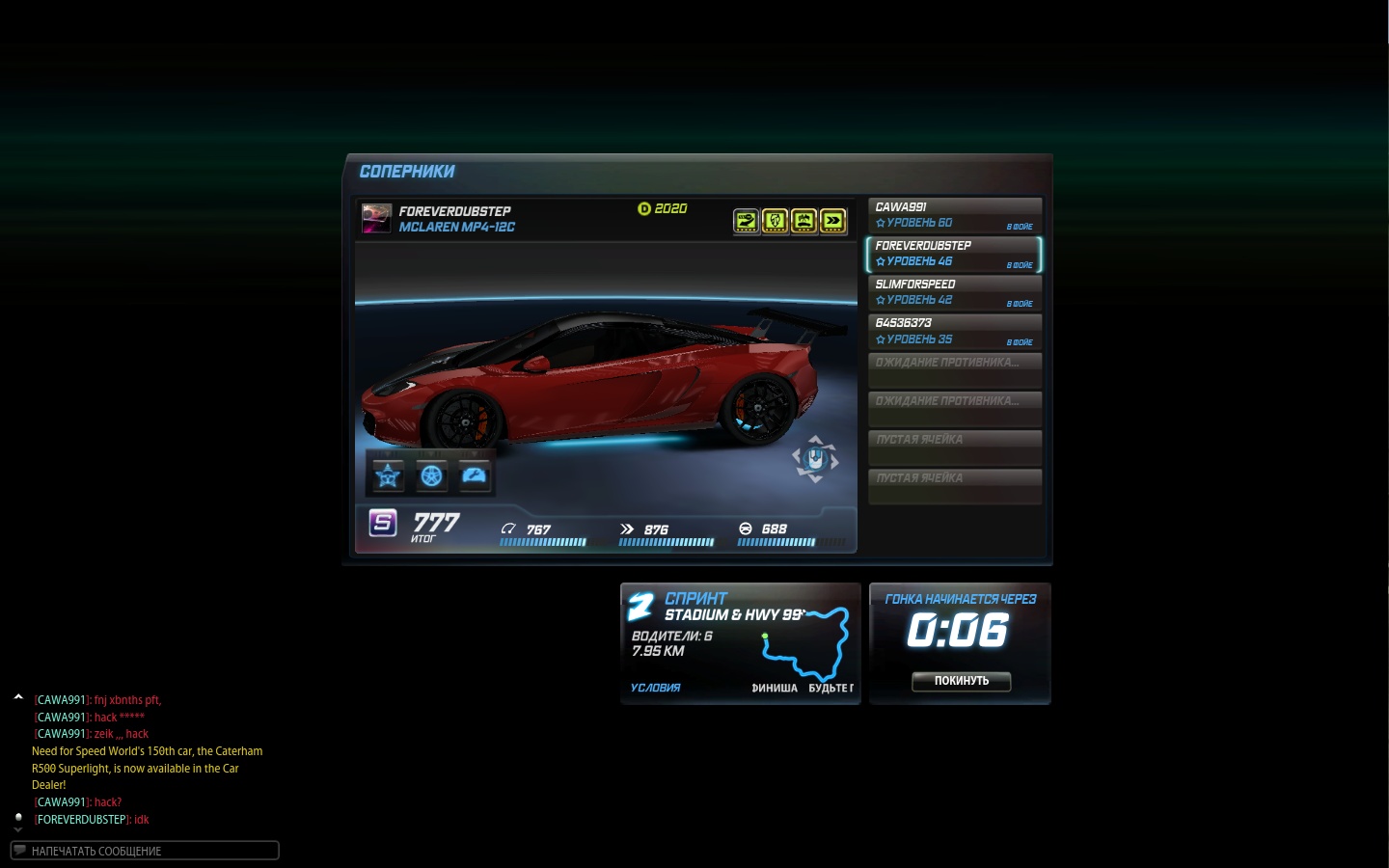Click the mouse rotate-view control icon
The height and width of the screenshot is (868, 1389).
point(815,459)
